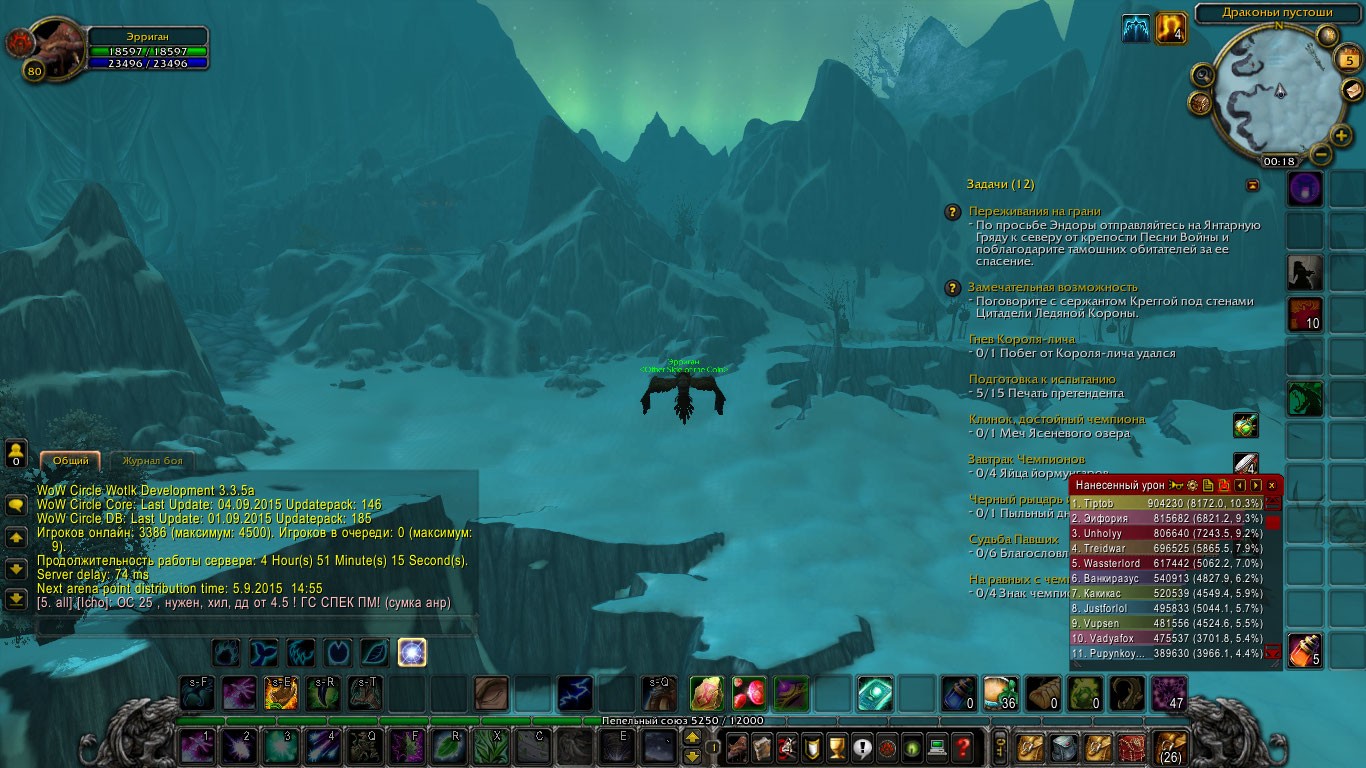This screenshot has width=1366, height=768.
Task: Open the golden trophy achievements button
Action: (837, 746)
